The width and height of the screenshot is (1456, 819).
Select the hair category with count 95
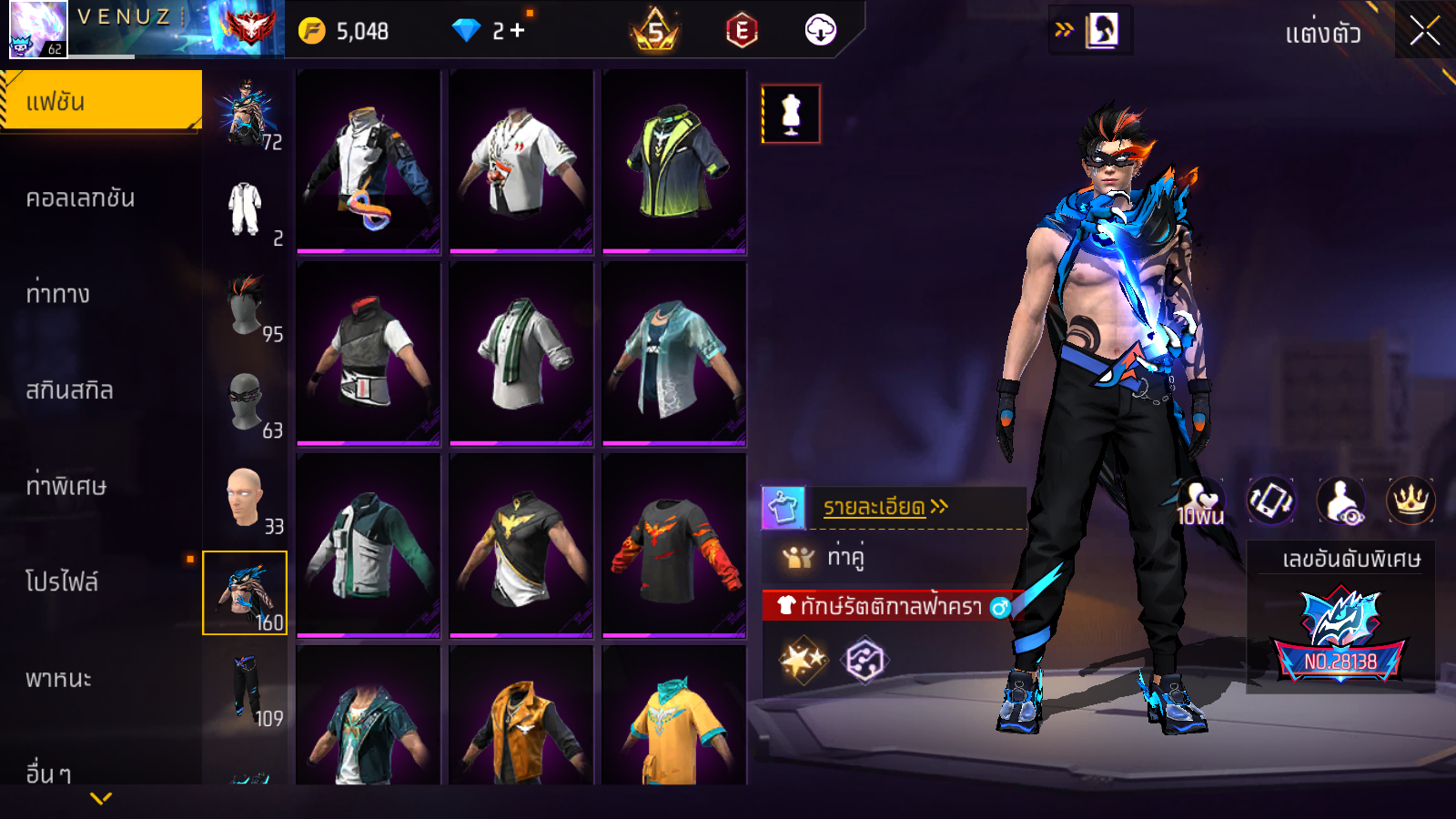tap(245, 306)
